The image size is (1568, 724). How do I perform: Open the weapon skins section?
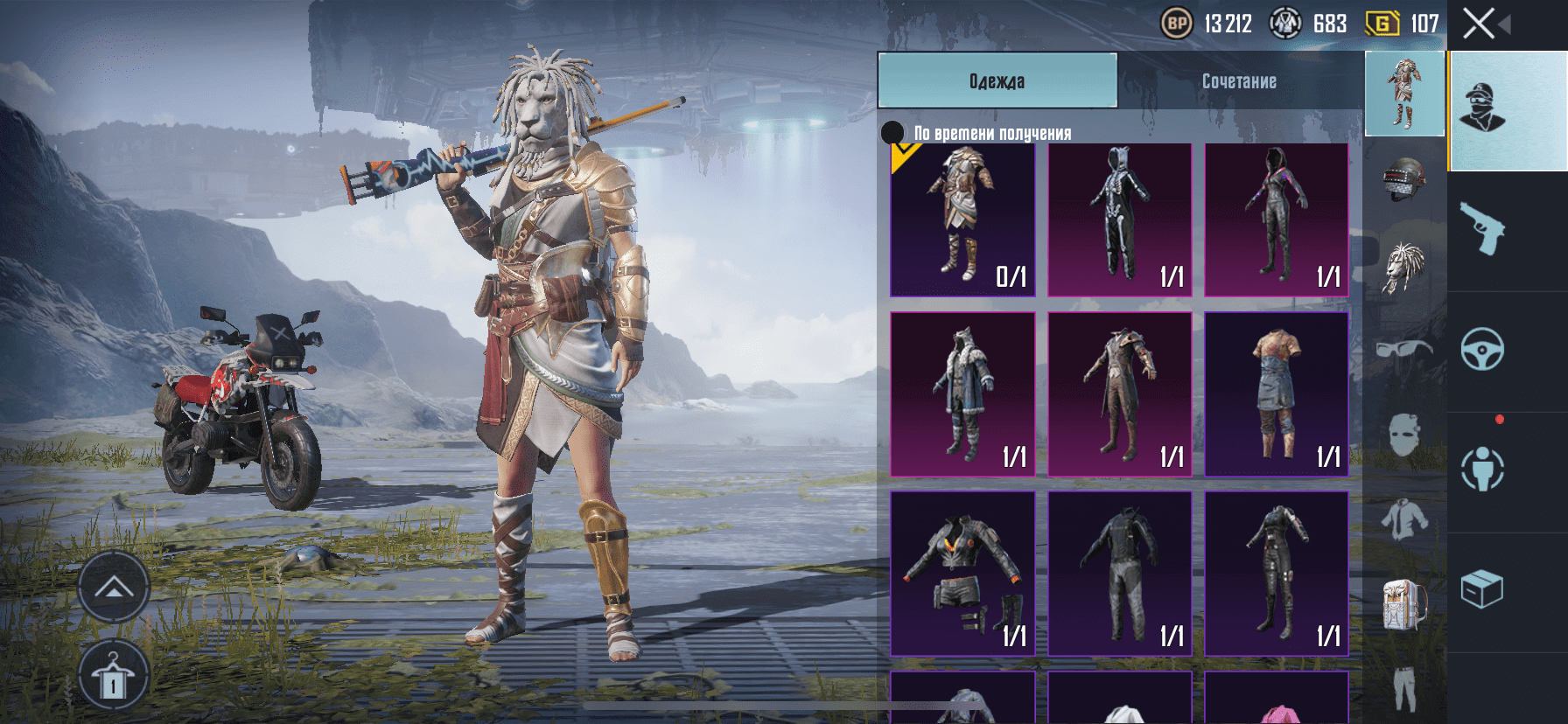1482,229
